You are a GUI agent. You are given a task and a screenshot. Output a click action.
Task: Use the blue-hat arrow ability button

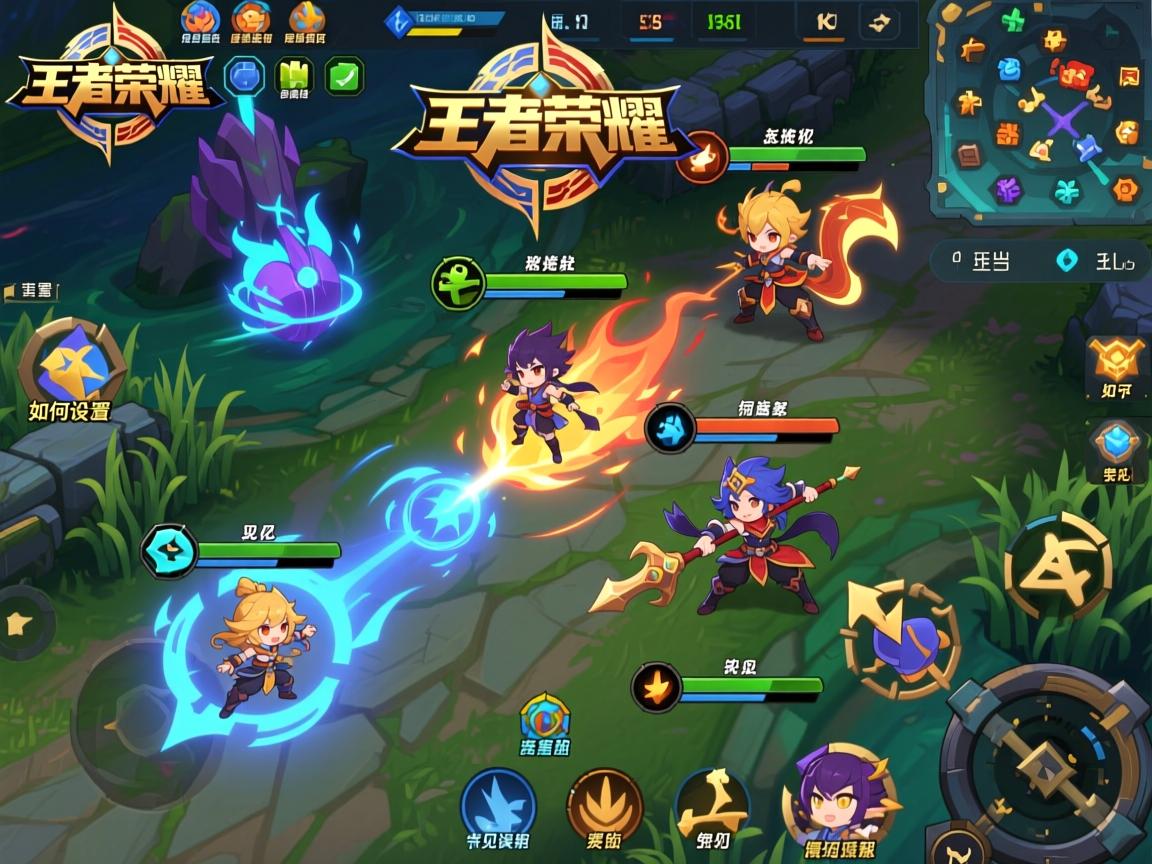click(901, 641)
